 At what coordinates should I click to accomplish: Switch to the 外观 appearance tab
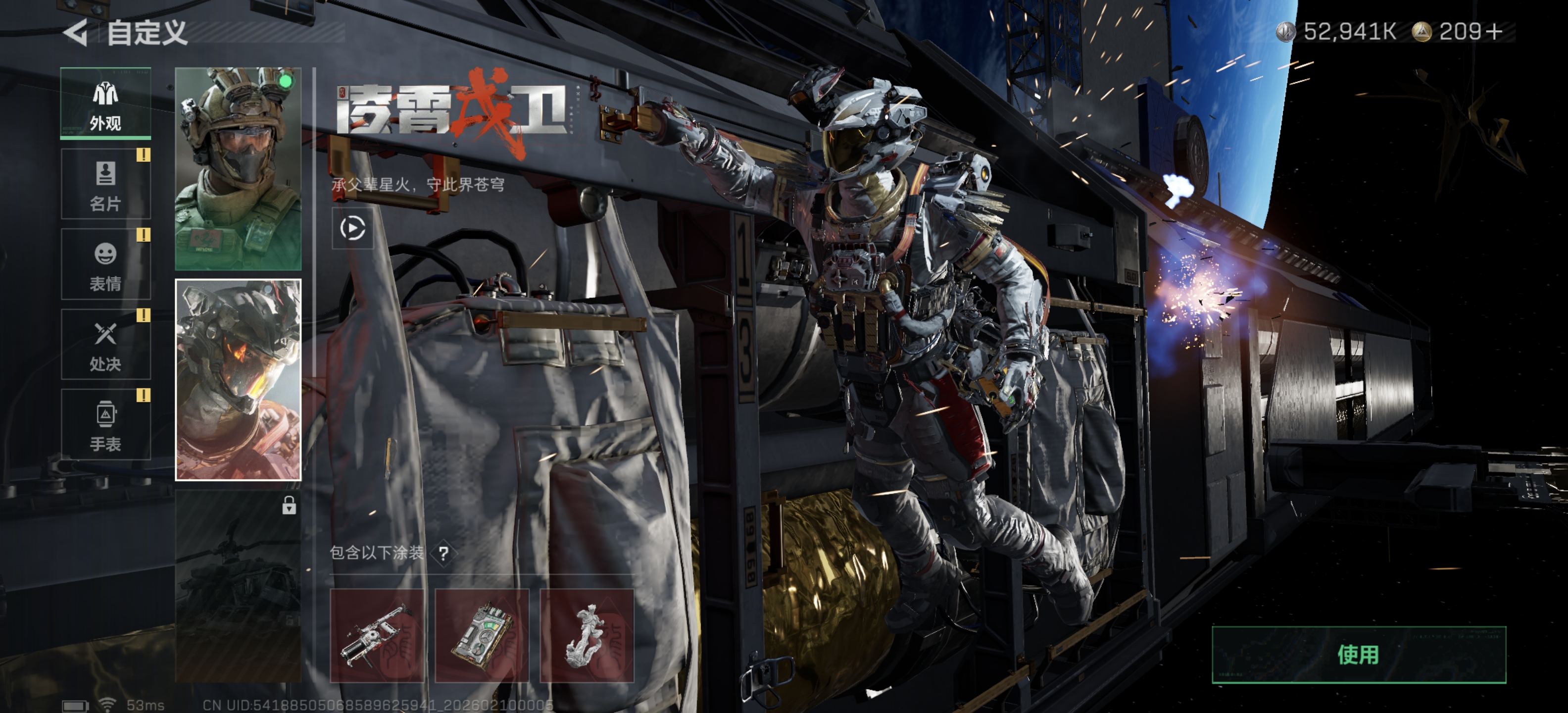pos(105,103)
